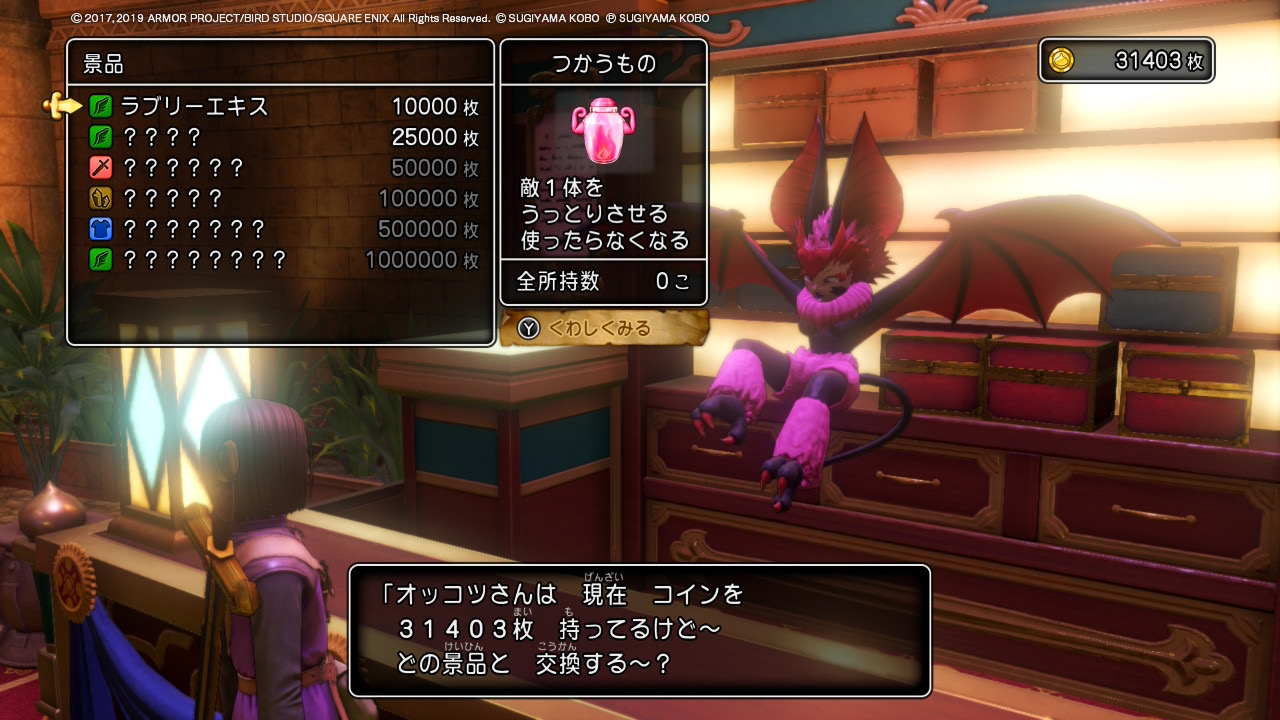
Task: Select the ラブリーエキス prize for 10000 coins
Action: (x=280, y=106)
